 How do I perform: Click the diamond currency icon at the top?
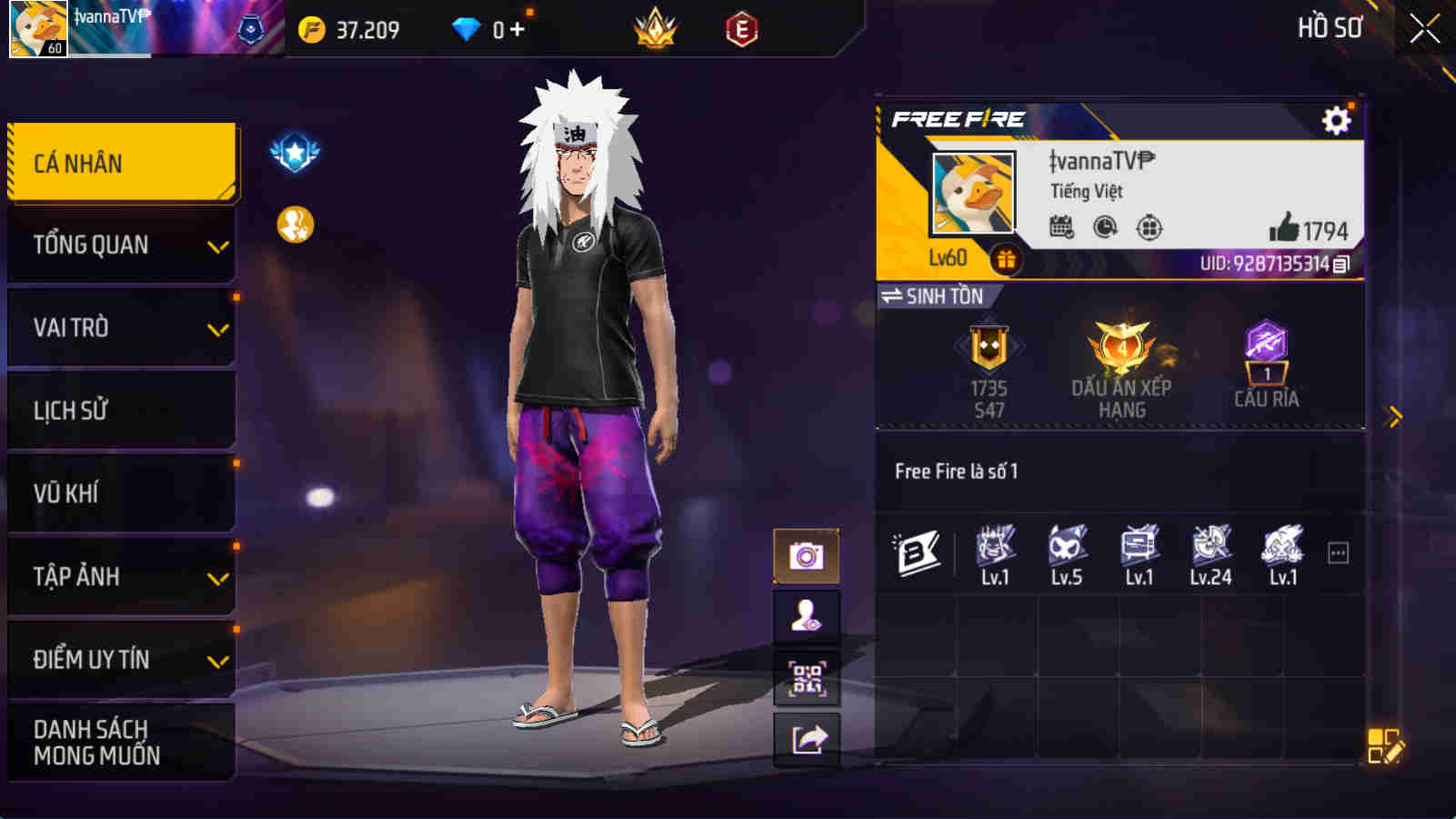click(467, 28)
